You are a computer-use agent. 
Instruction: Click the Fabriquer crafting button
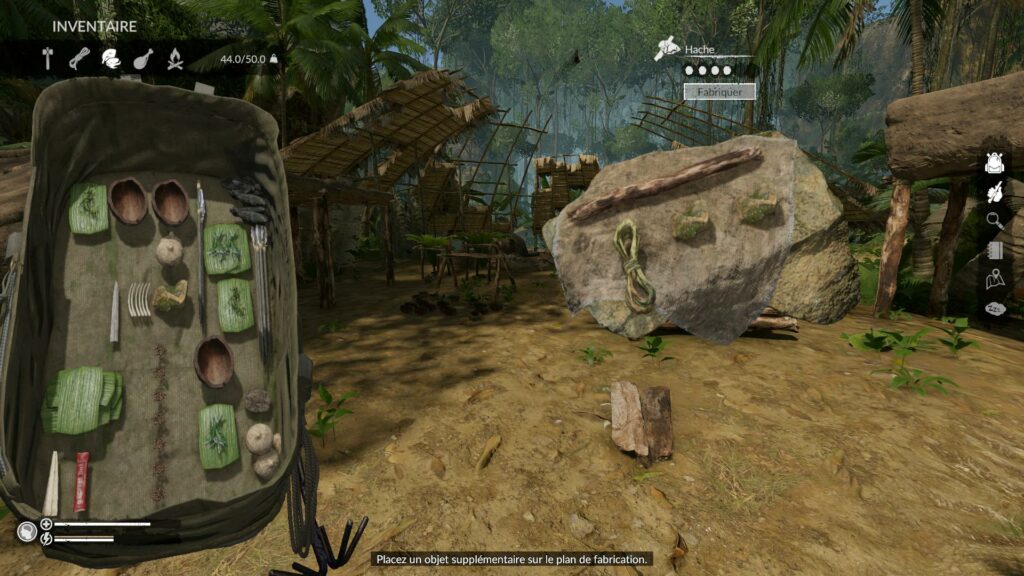point(719,91)
